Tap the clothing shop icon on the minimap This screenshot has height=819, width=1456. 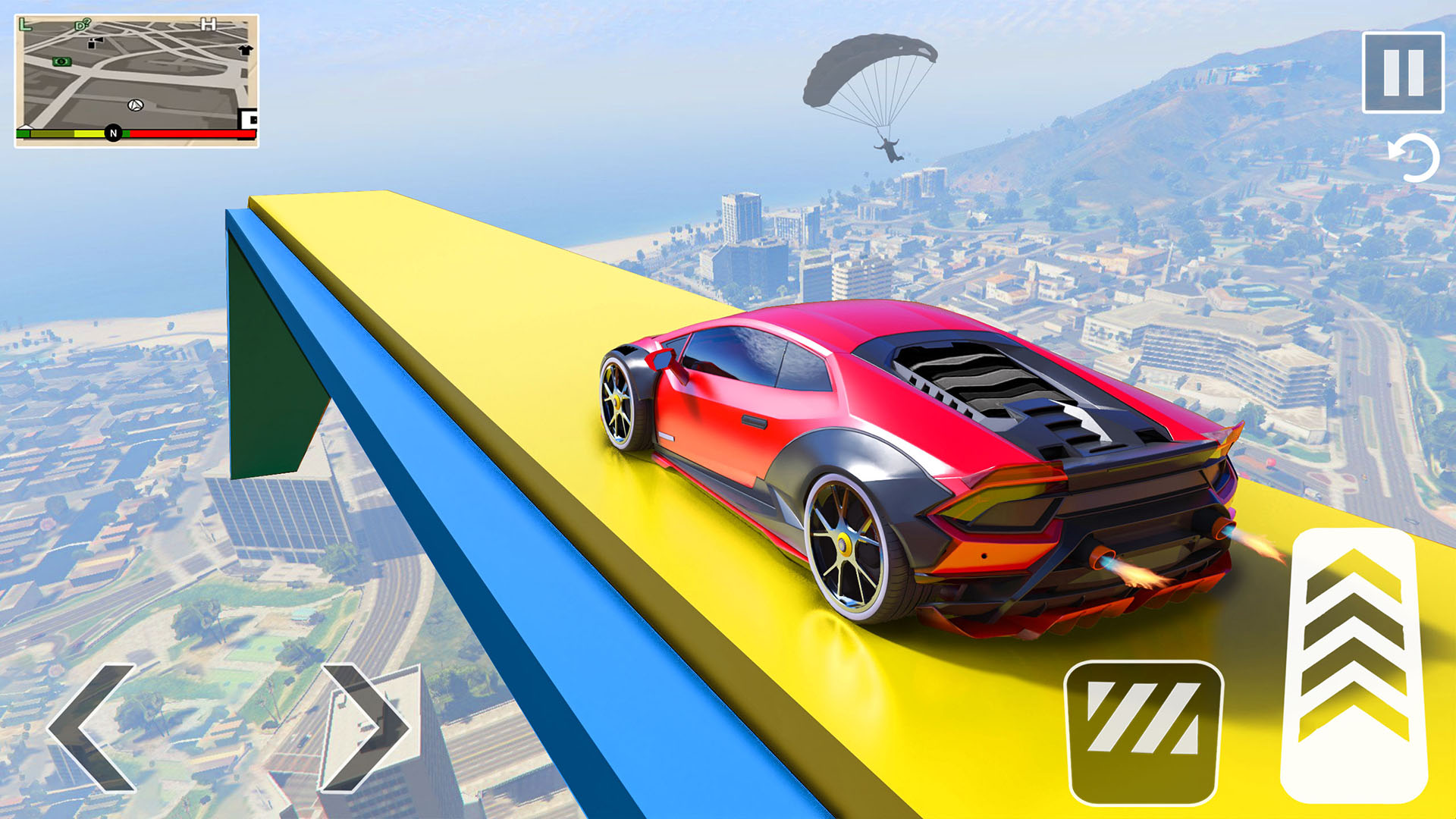[245, 51]
